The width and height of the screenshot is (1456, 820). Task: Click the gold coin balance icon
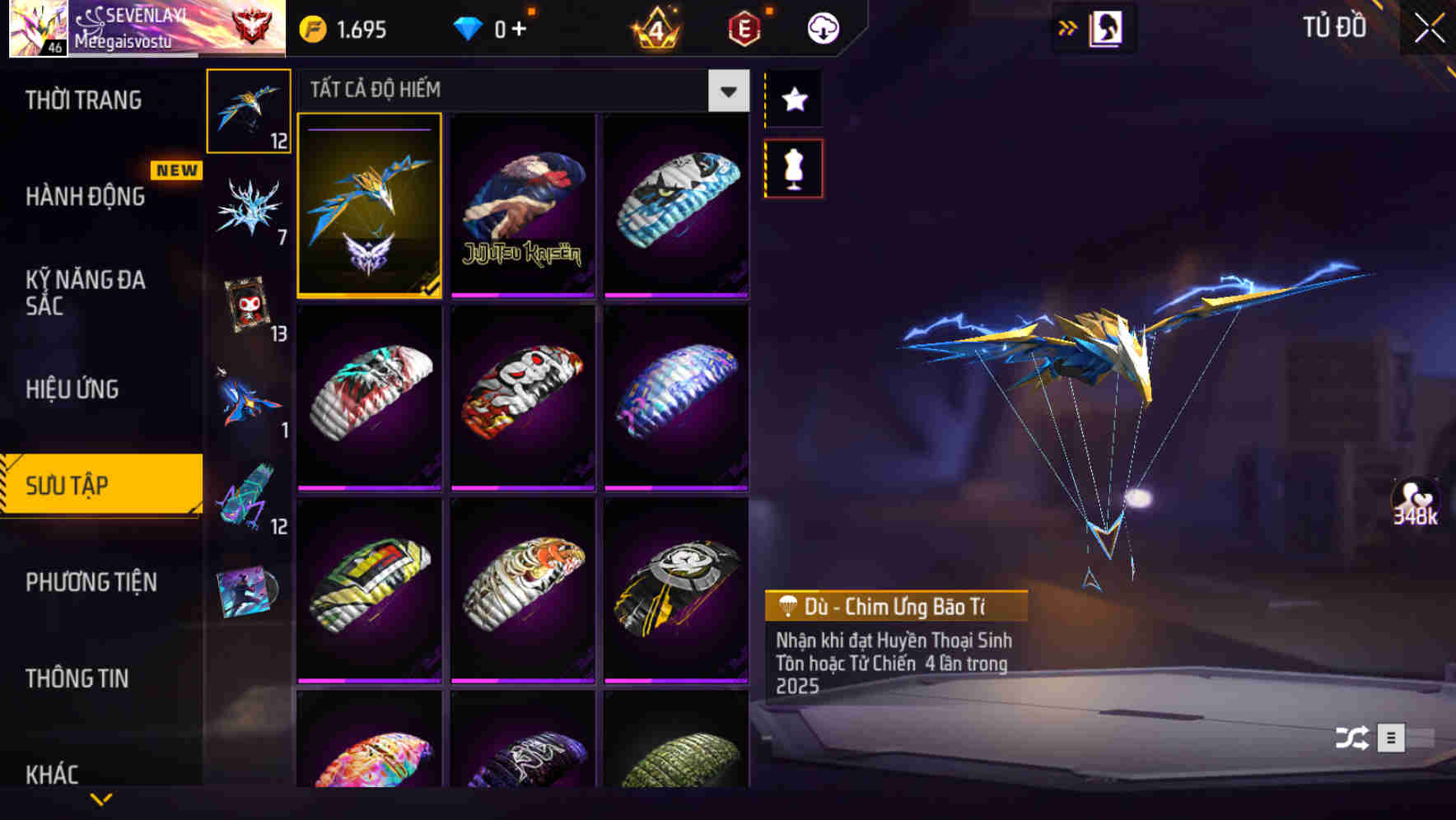tap(311, 27)
